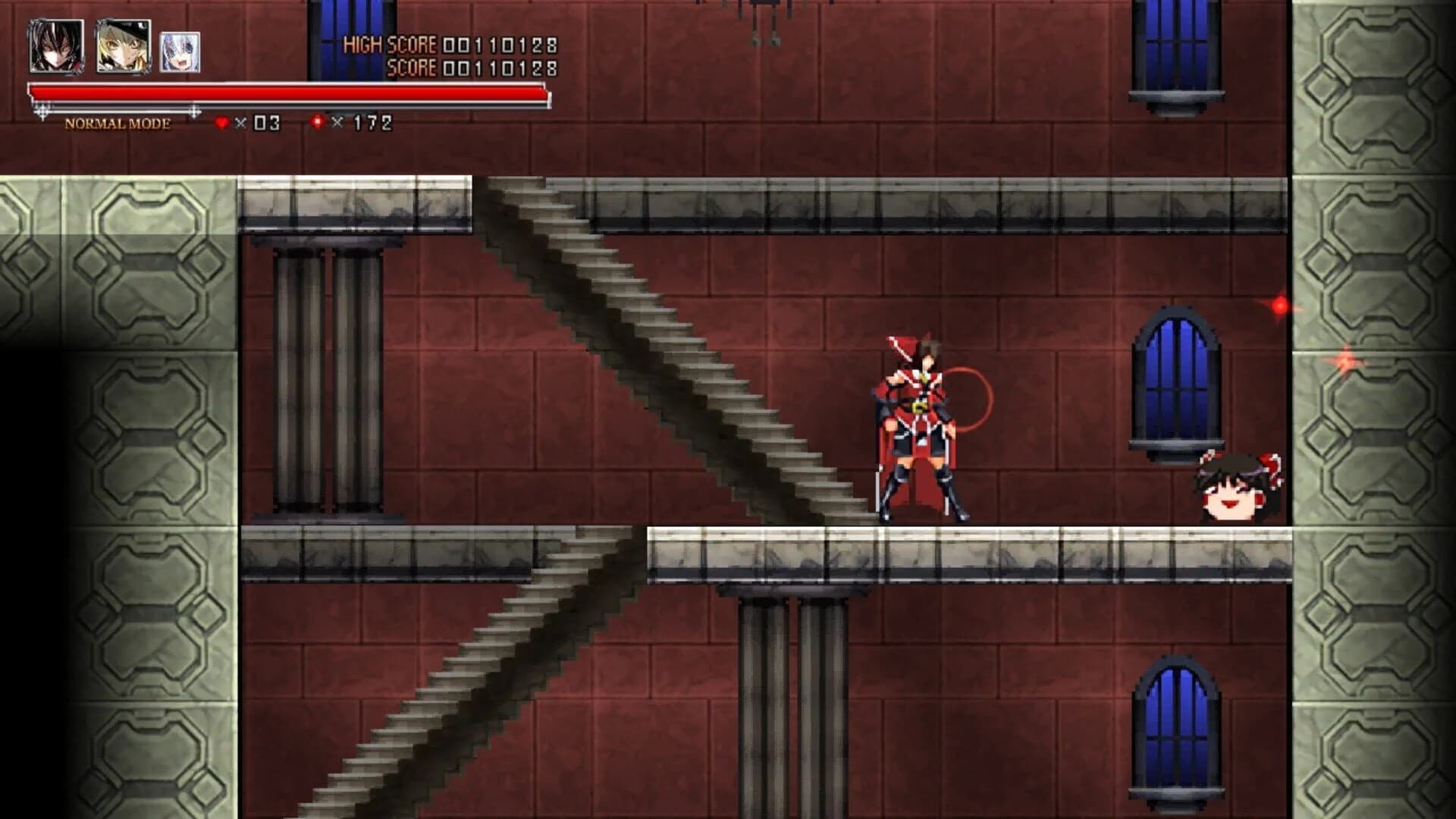
Task: Click the glowing red bullet by the window
Action: [1282, 303]
